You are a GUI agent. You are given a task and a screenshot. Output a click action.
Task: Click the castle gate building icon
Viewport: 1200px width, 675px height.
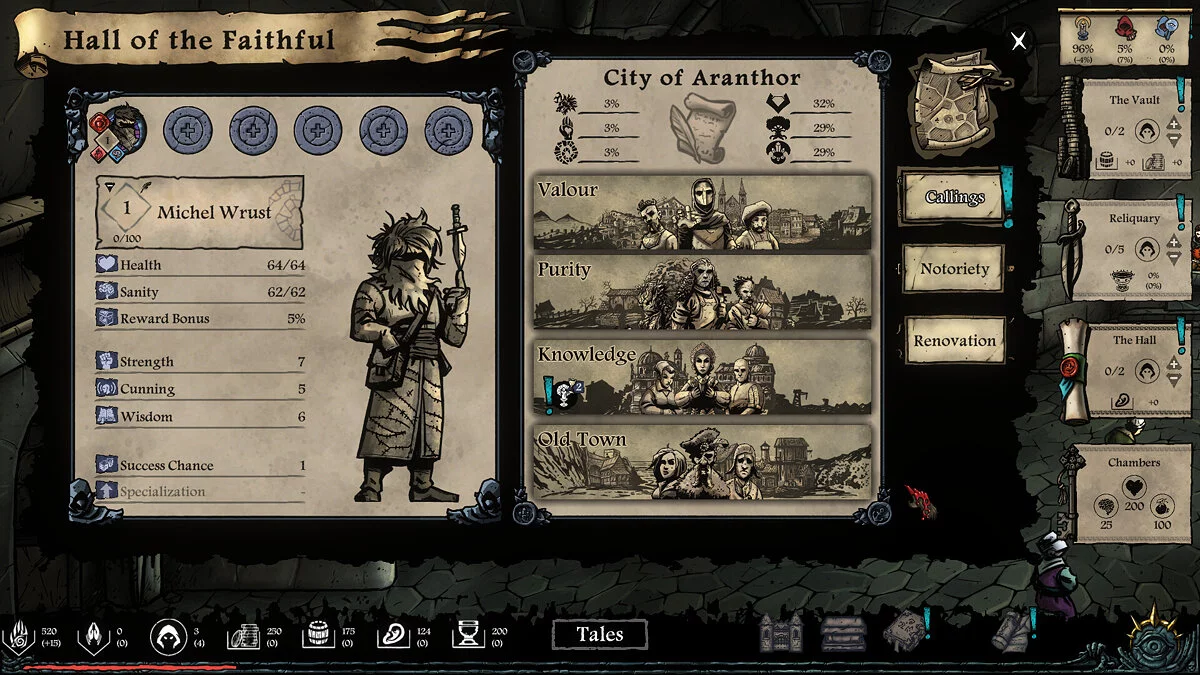(x=780, y=633)
